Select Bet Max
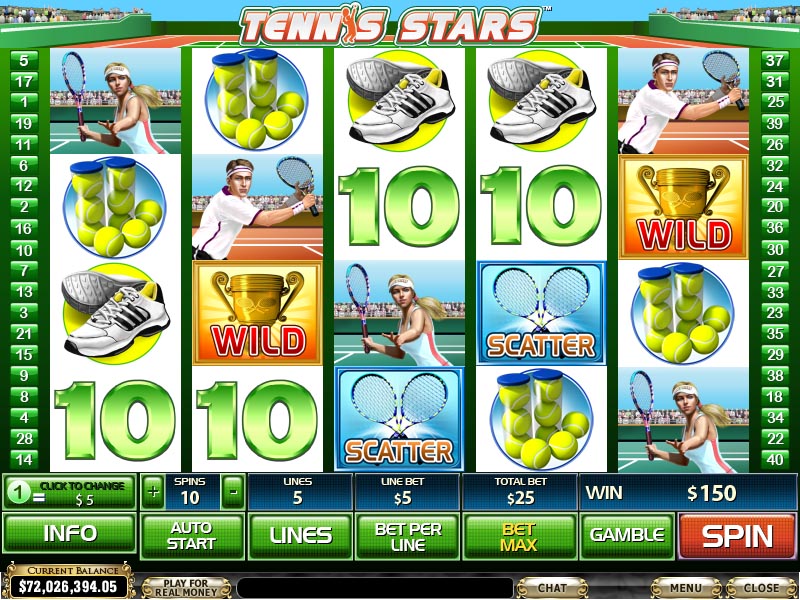The image size is (800, 600). (x=519, y=536)
